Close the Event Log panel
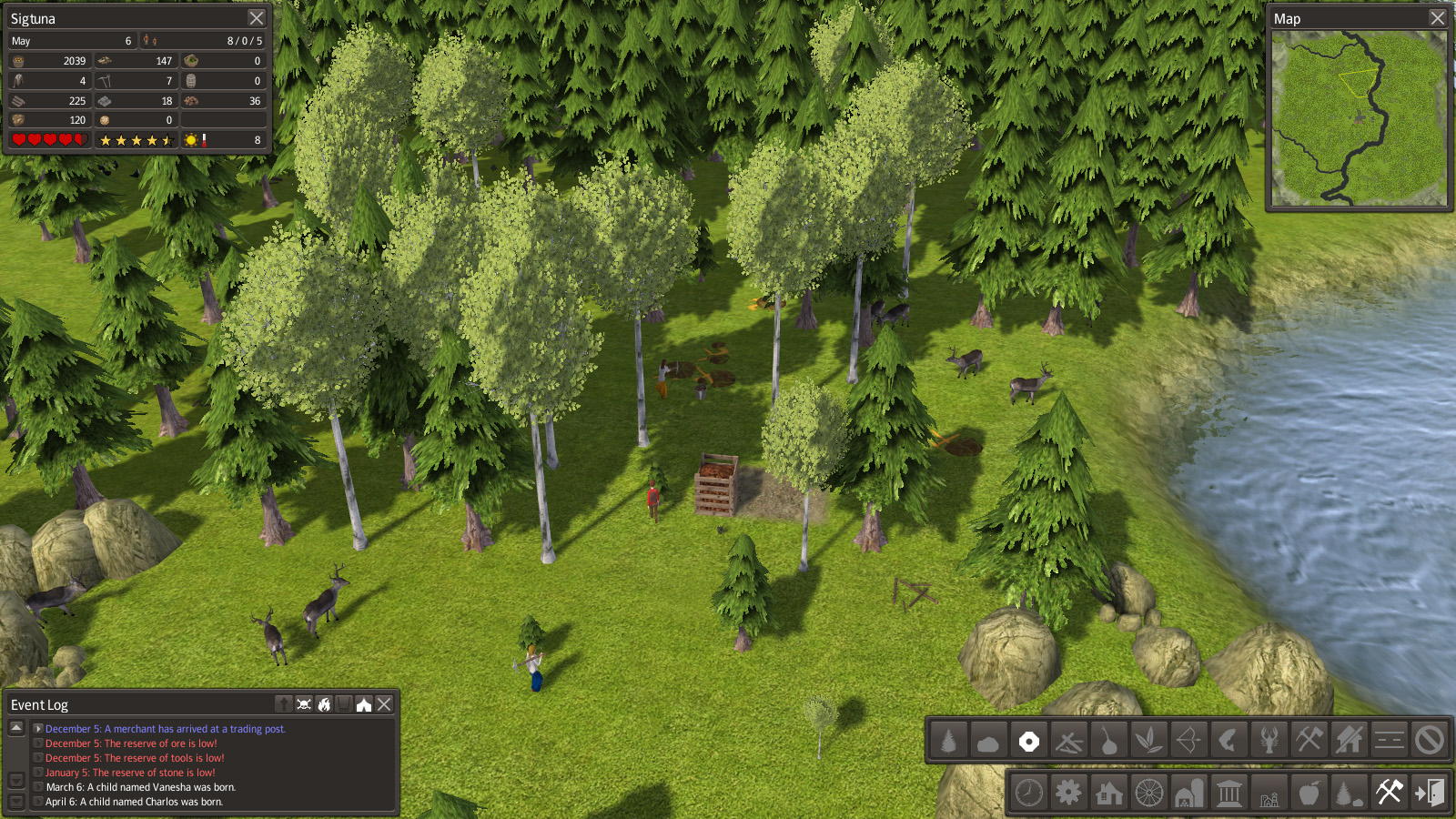Viewport: 1456px width, 819px height. [385, 704]
